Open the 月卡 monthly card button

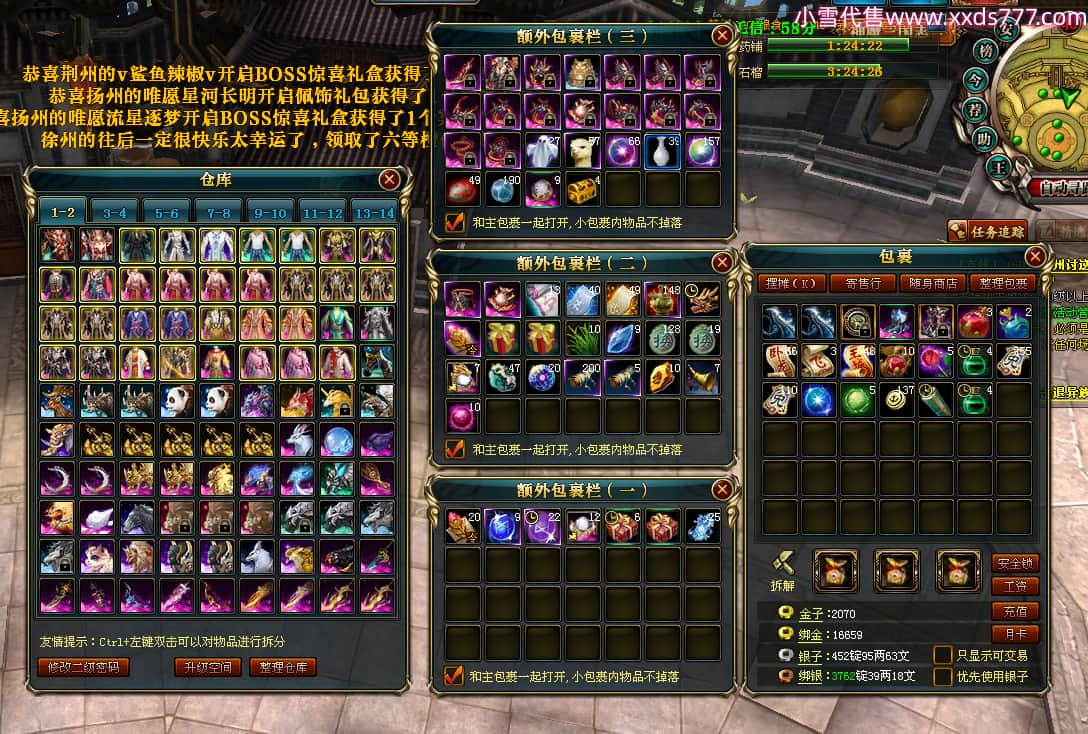point(1015,633)
